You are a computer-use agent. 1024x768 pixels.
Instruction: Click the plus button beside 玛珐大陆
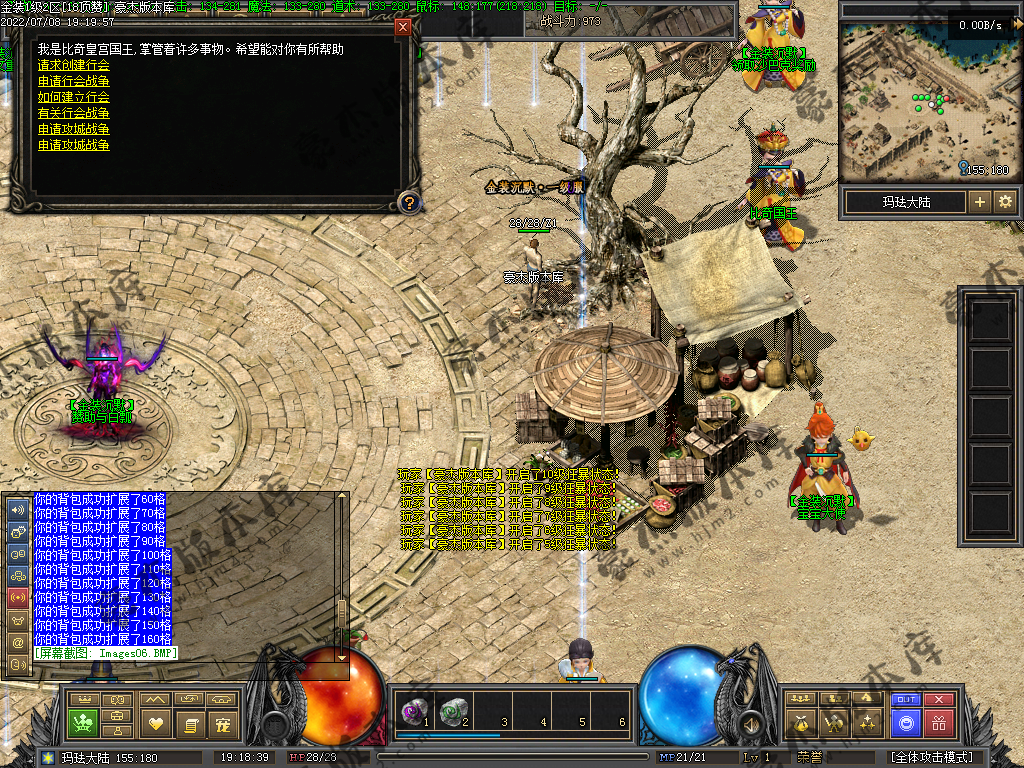(980, 202)
